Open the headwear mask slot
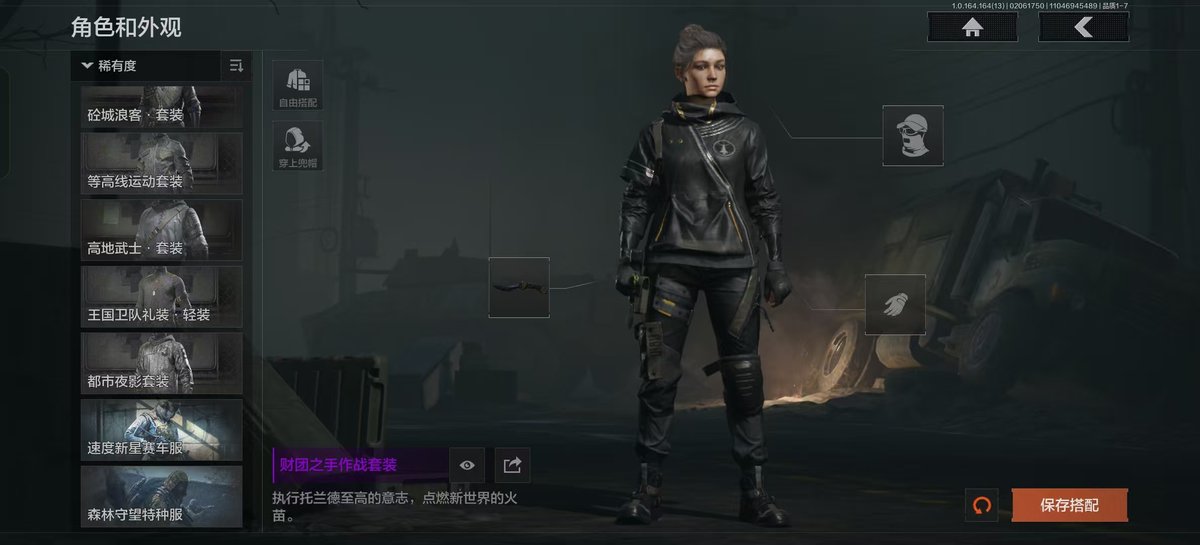 click(913, 135)
